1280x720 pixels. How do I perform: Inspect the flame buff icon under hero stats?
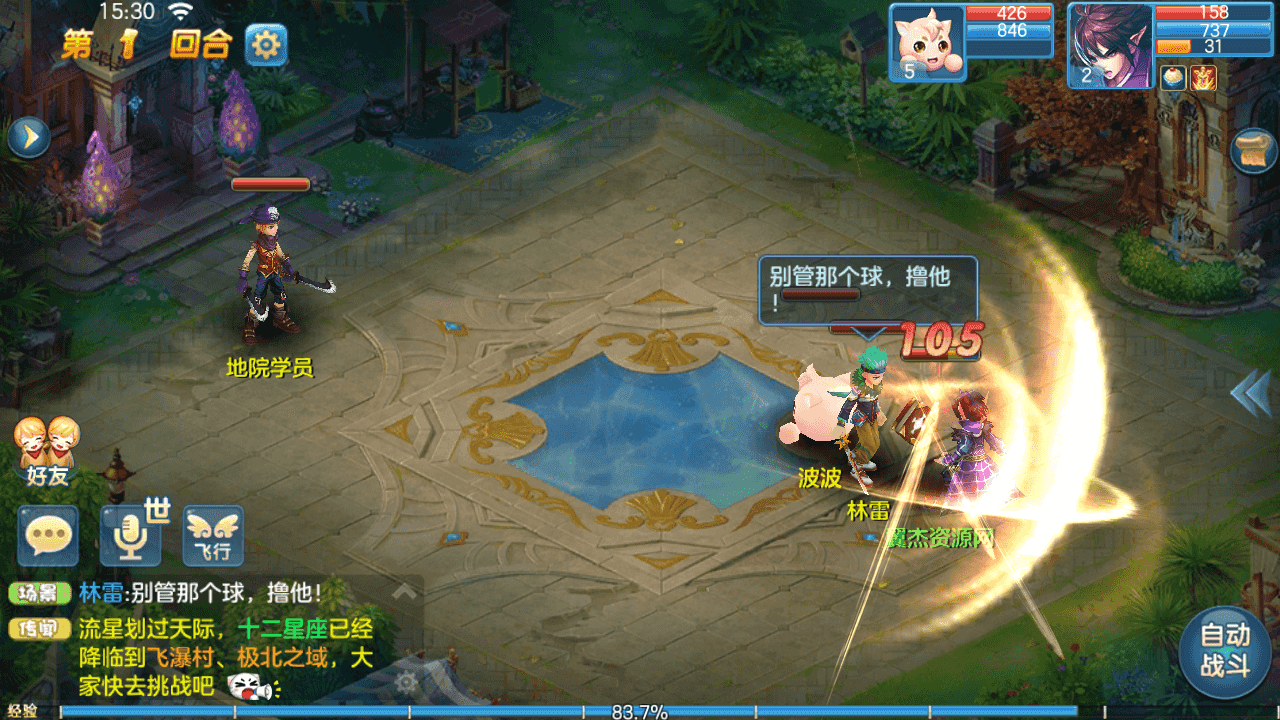(1203, 78)
